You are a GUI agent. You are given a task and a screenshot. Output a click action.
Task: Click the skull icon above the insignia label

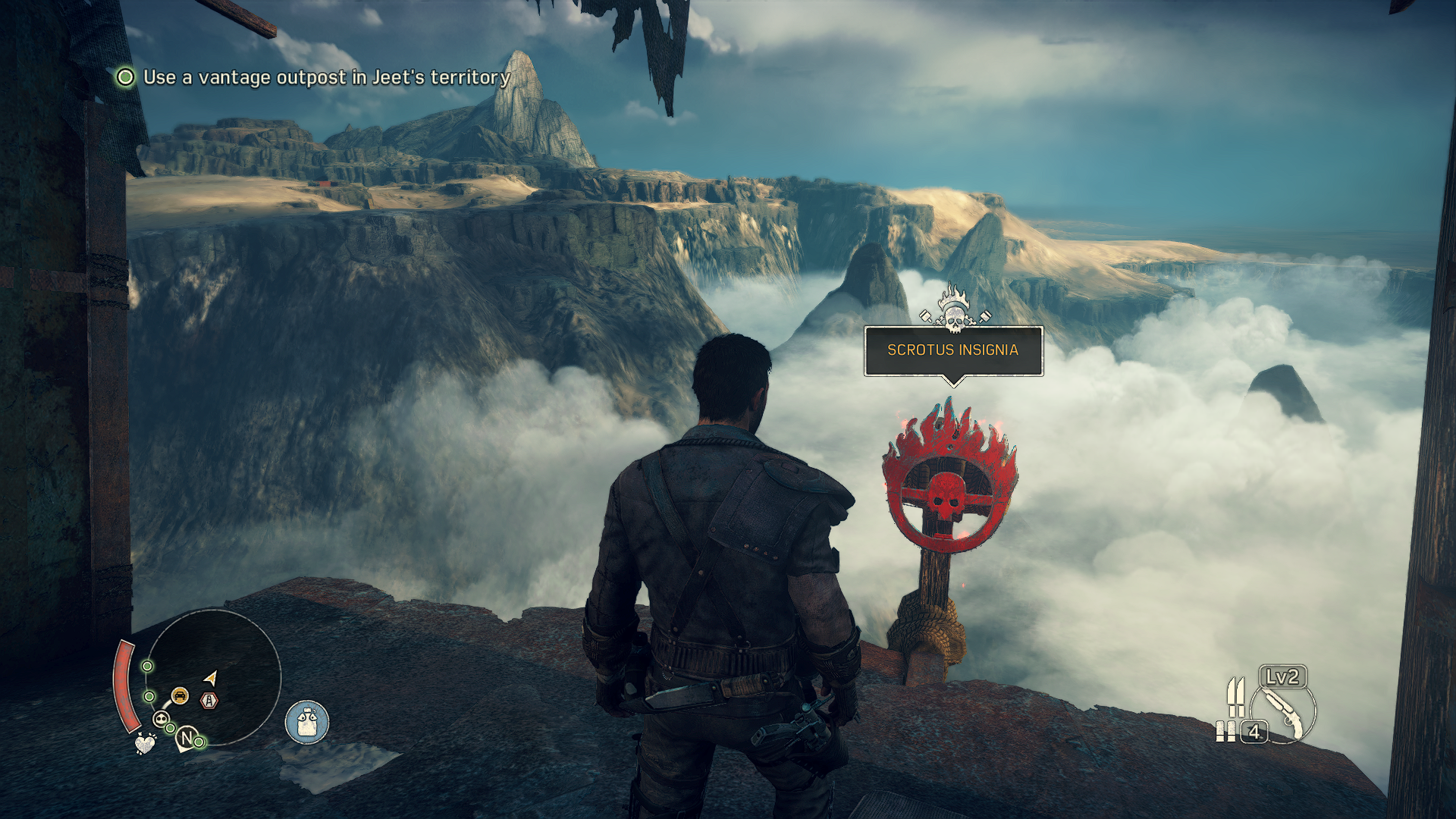pos(955,309)
